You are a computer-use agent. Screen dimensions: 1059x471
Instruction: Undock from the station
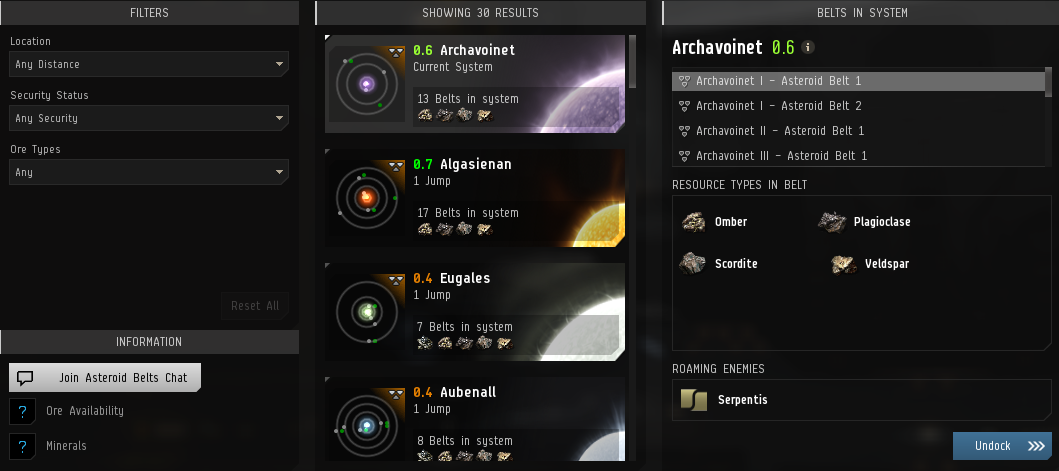coord(1002,446)
